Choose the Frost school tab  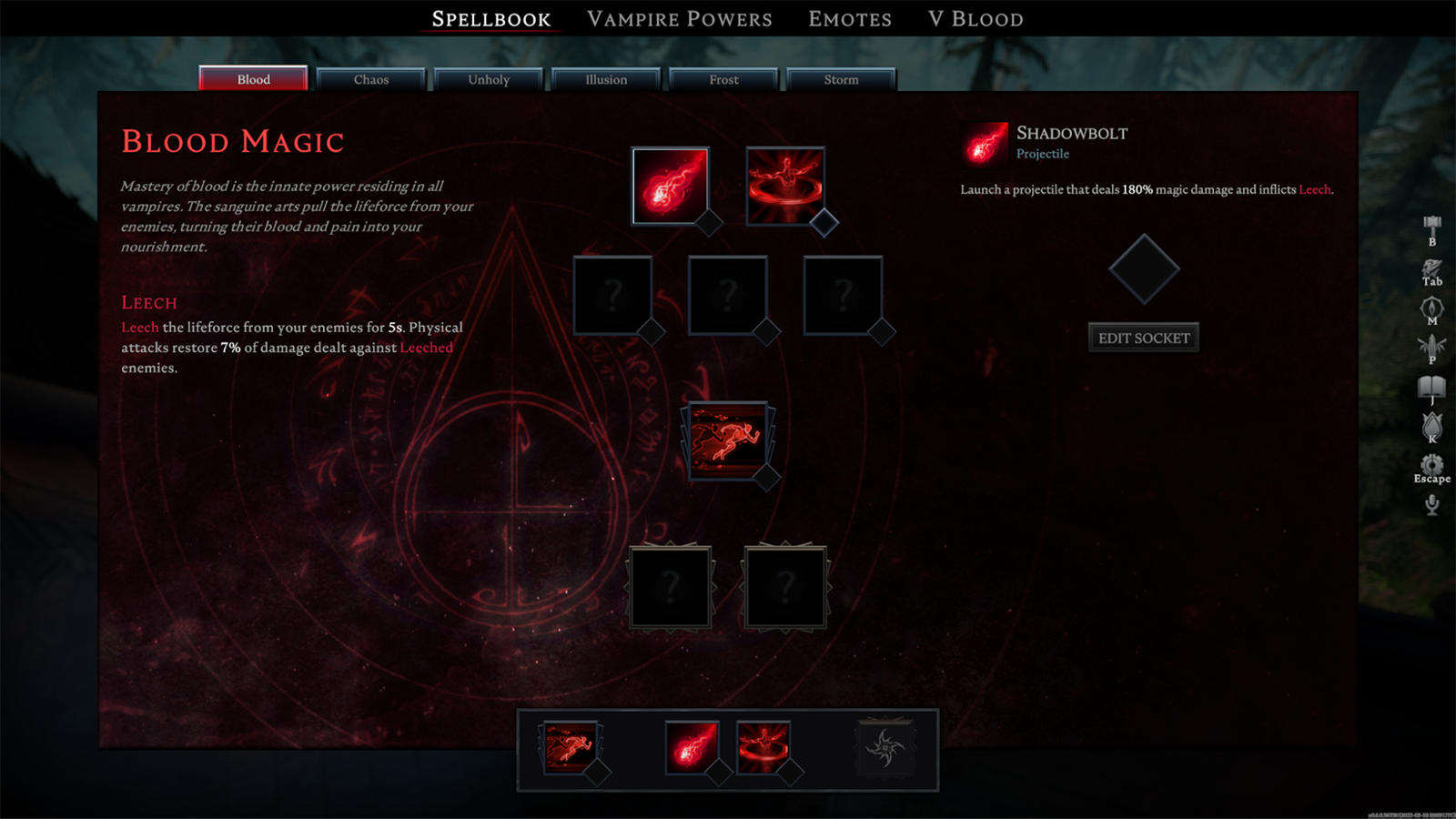click(723, 80)
